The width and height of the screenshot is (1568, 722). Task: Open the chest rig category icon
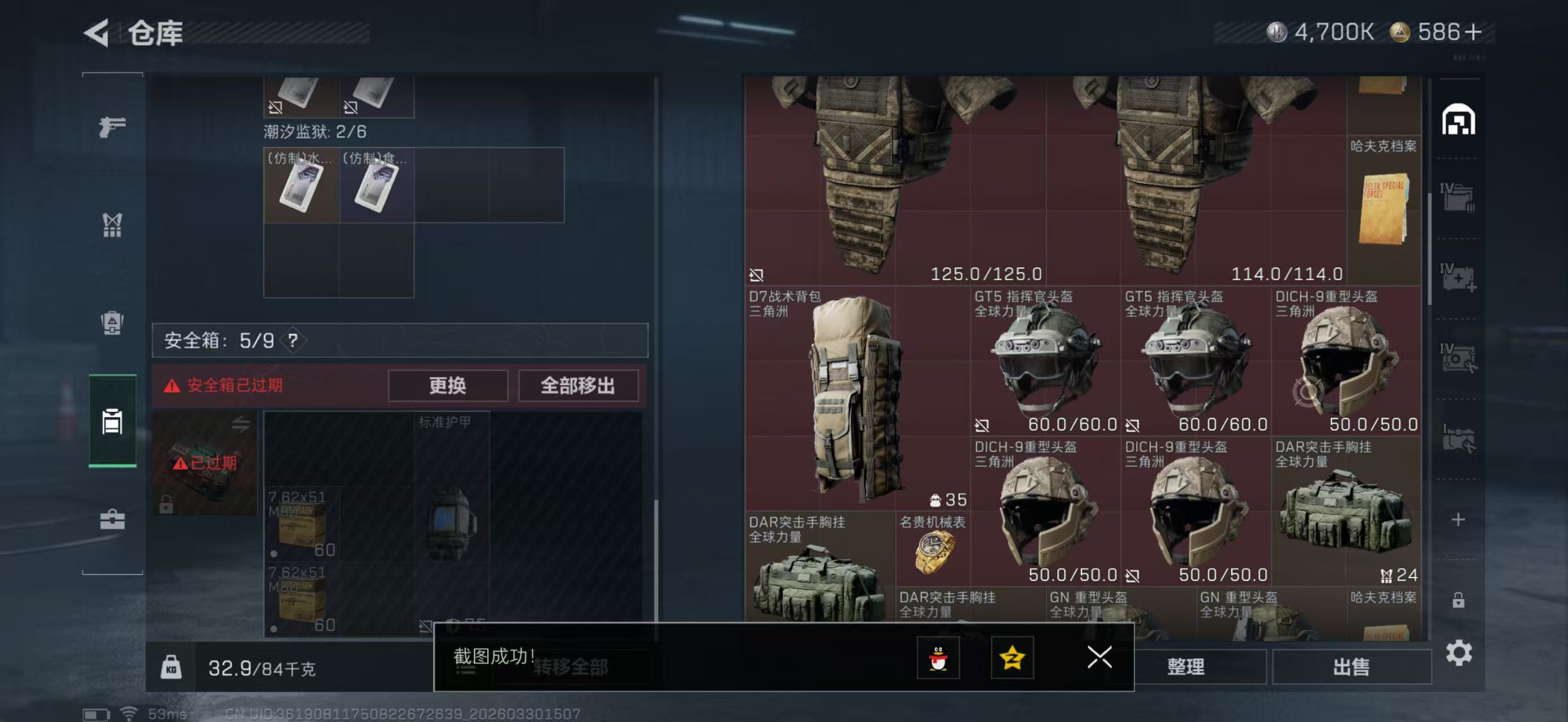click(x=112, y=225)
